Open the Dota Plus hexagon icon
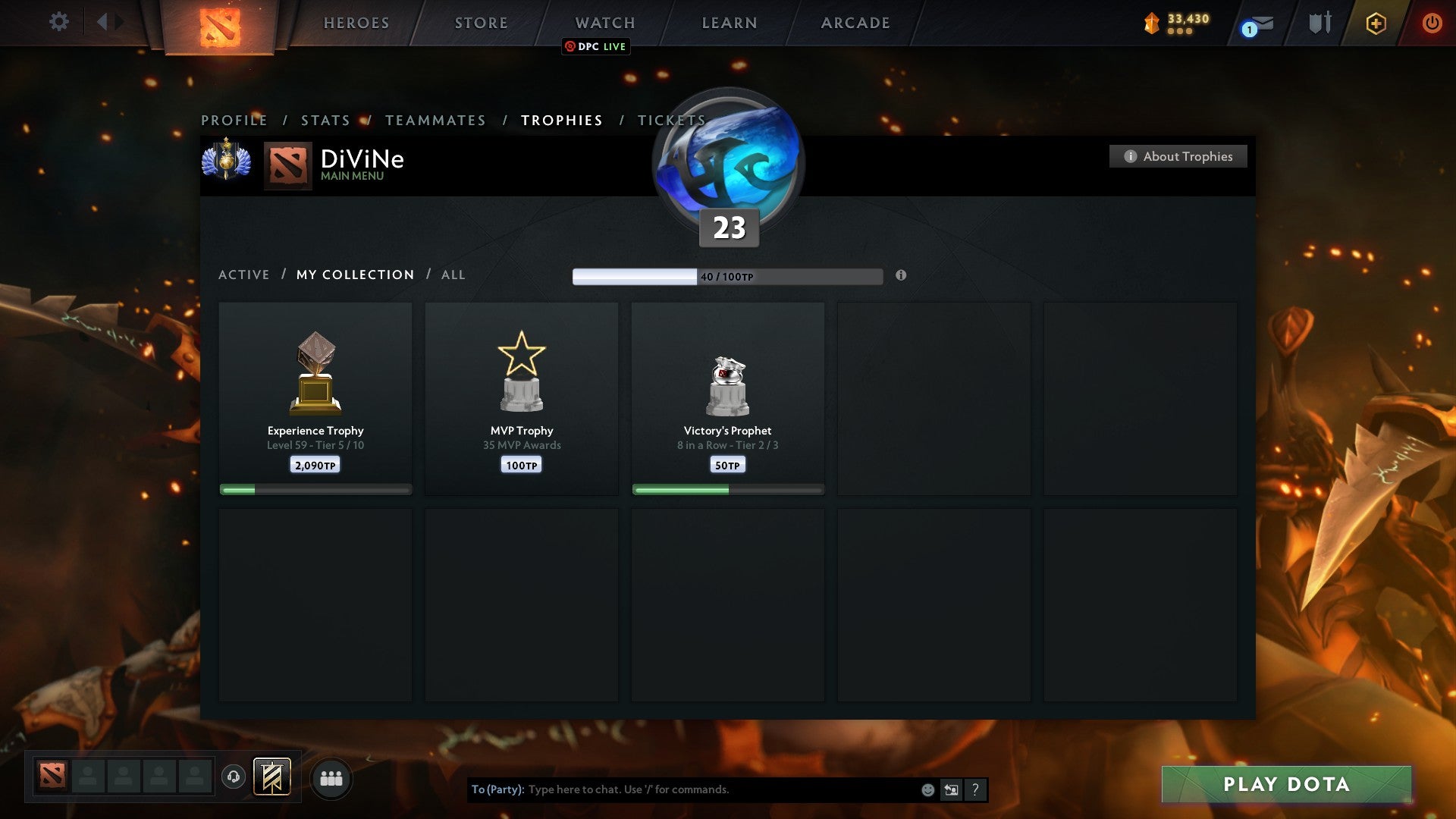 pos(1375,23)
